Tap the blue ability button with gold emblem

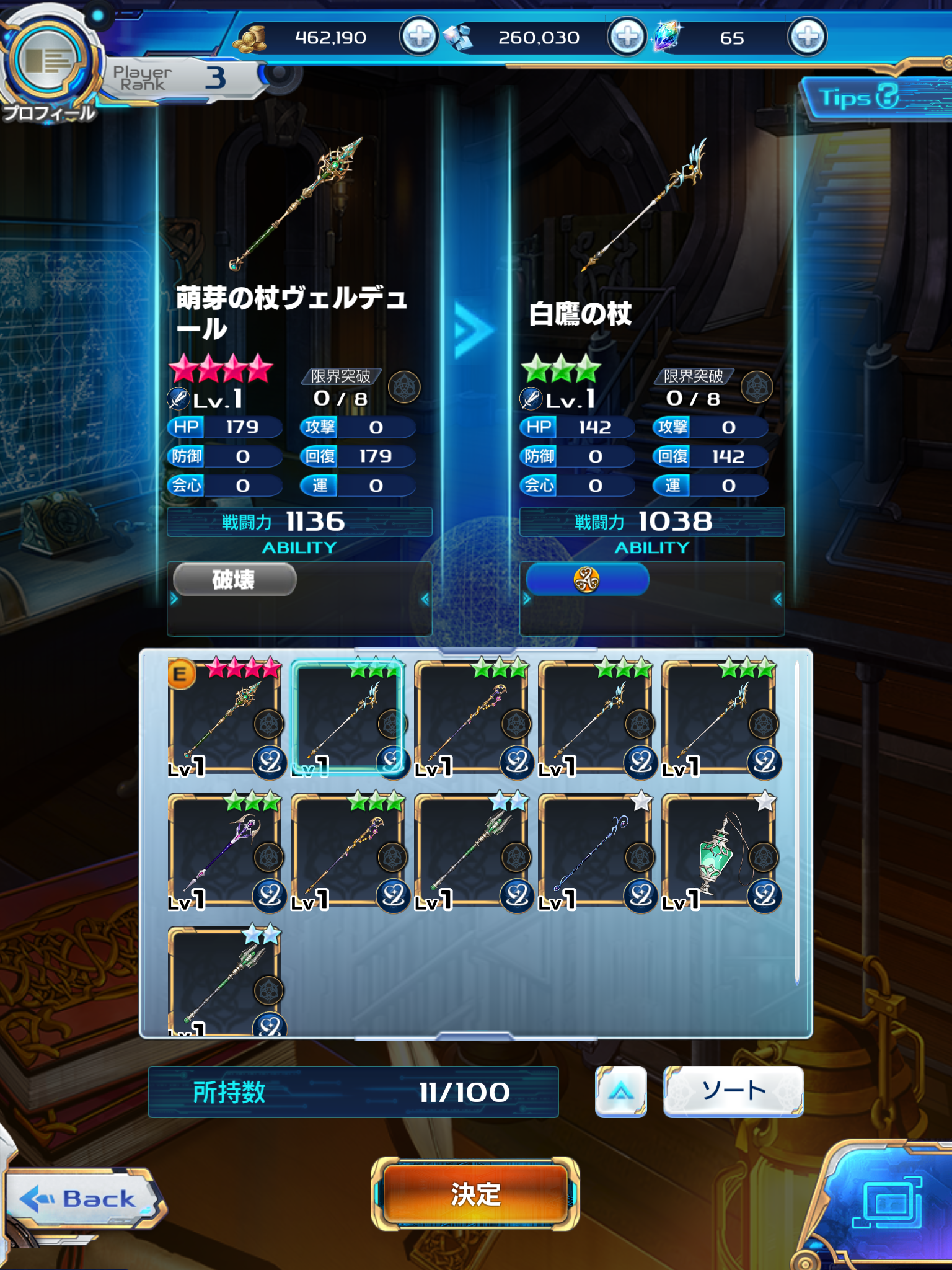click(586, 580)
